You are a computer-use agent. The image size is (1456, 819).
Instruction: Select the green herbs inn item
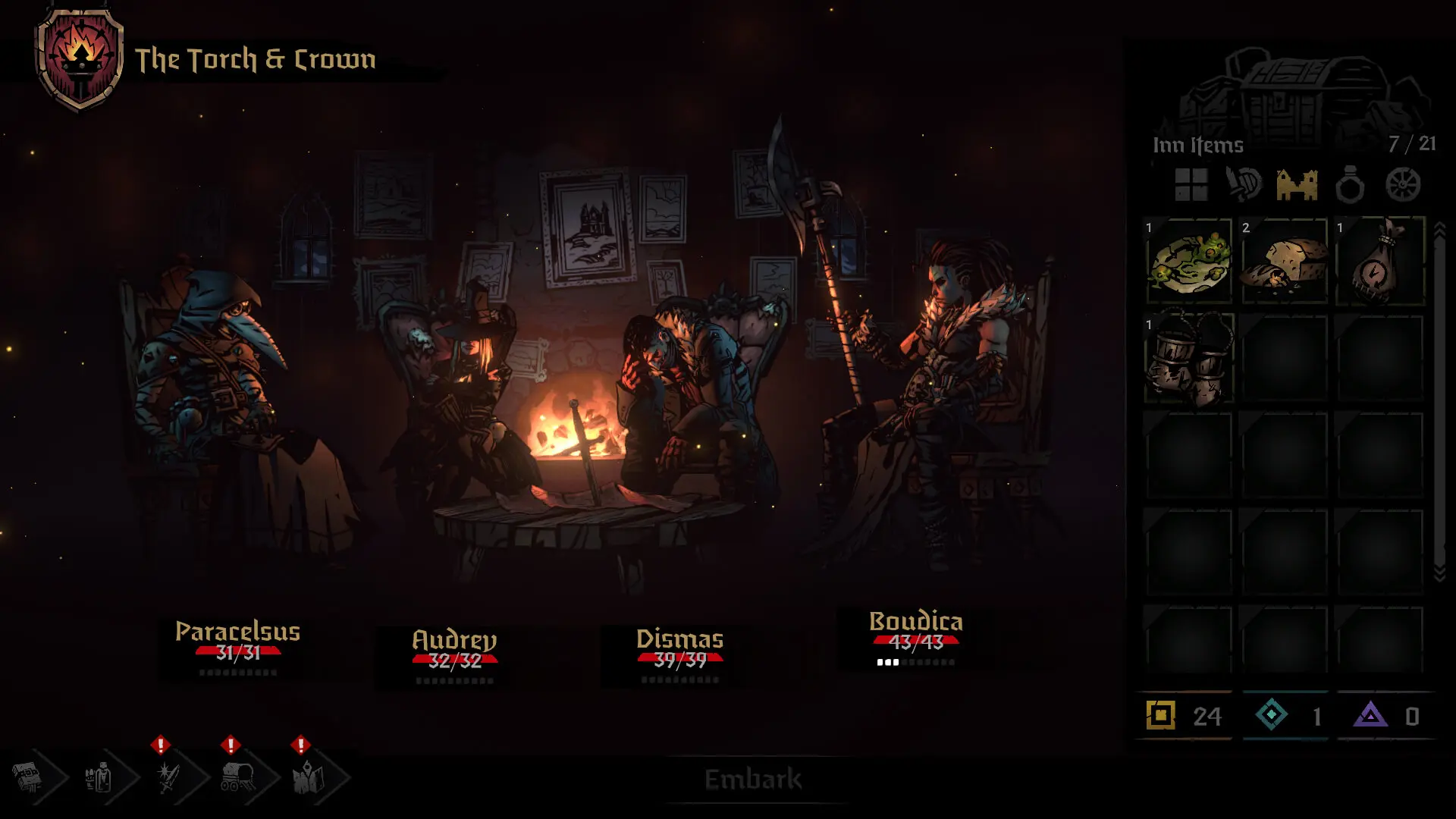[x=1188, y=261]
